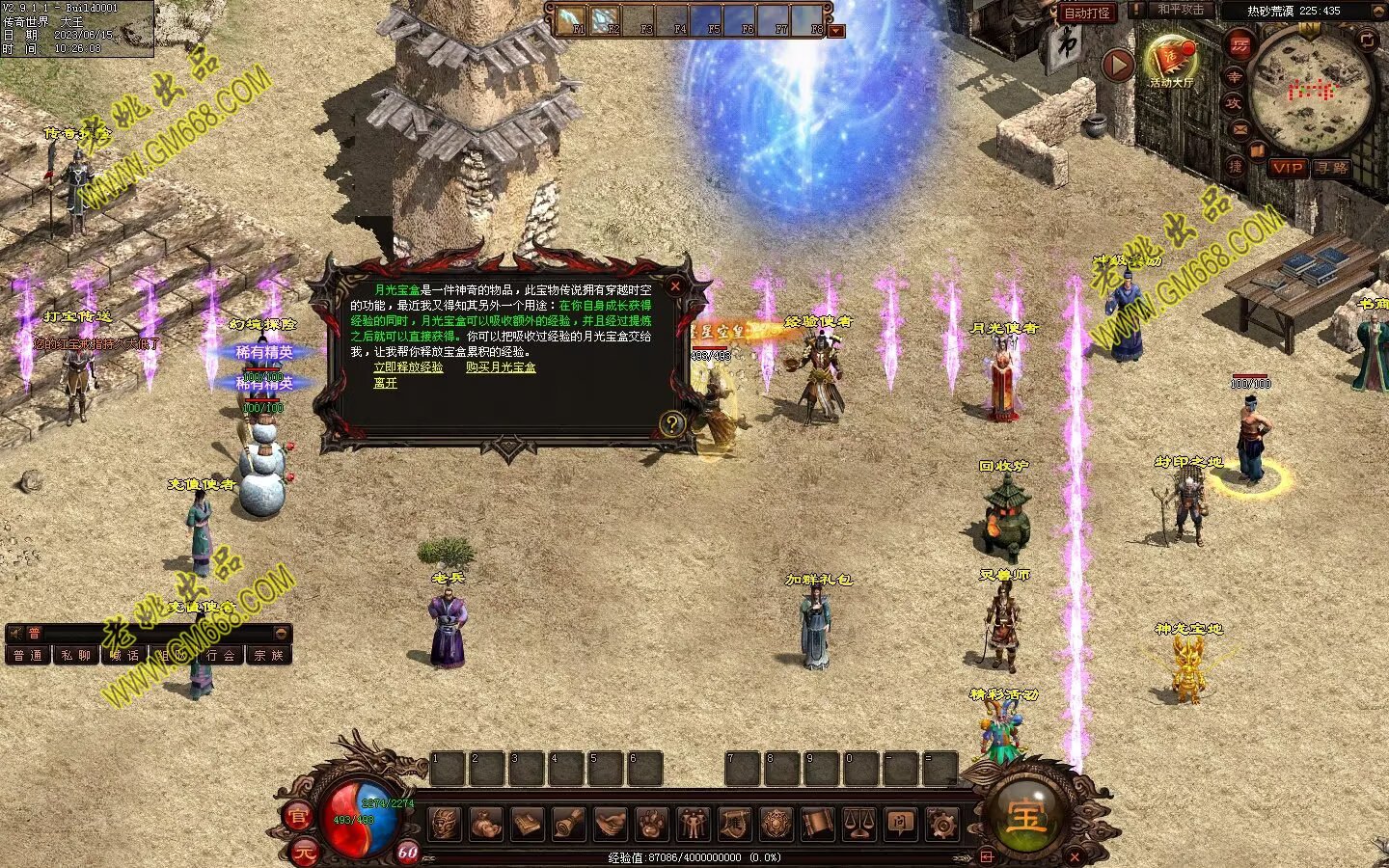Screen dimensions: 1389x868
Task: Open the handshake trade icon
Action: (x=610, y=825)
